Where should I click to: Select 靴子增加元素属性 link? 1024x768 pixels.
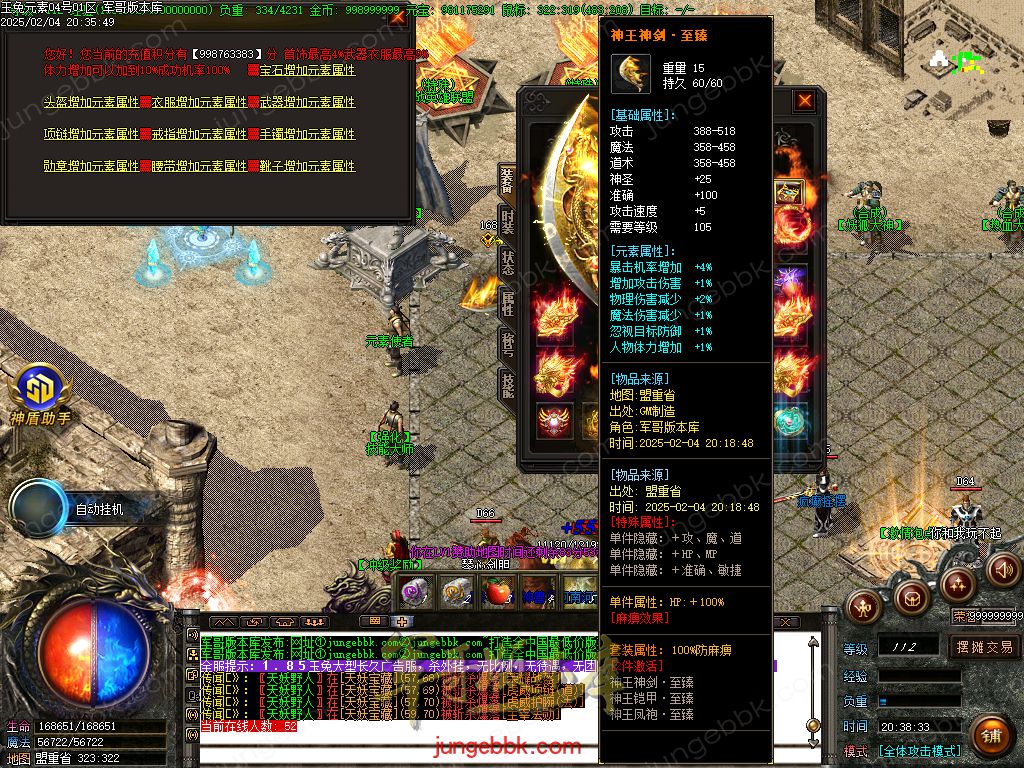(x=307, y=166)
